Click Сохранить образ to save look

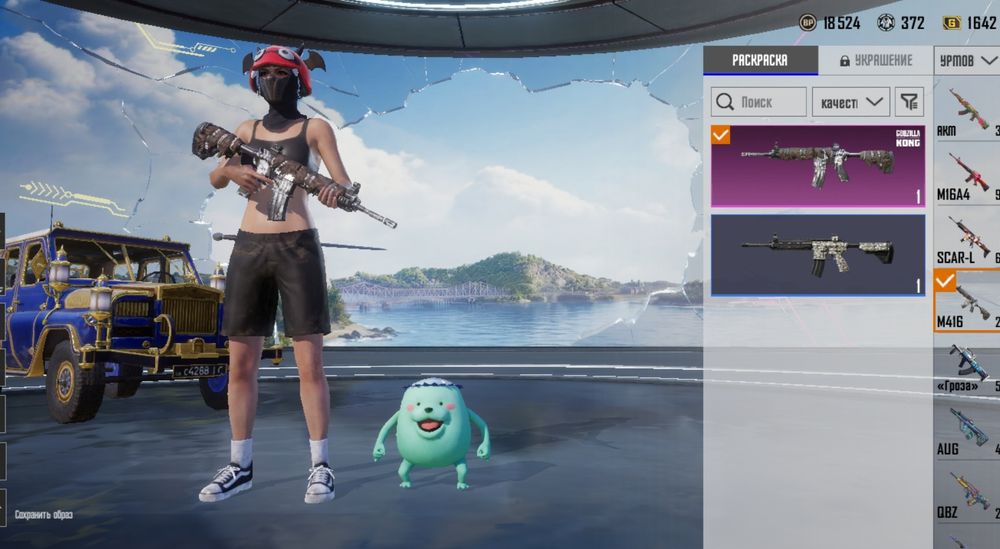pyautogui.click(x=43, y=514)
